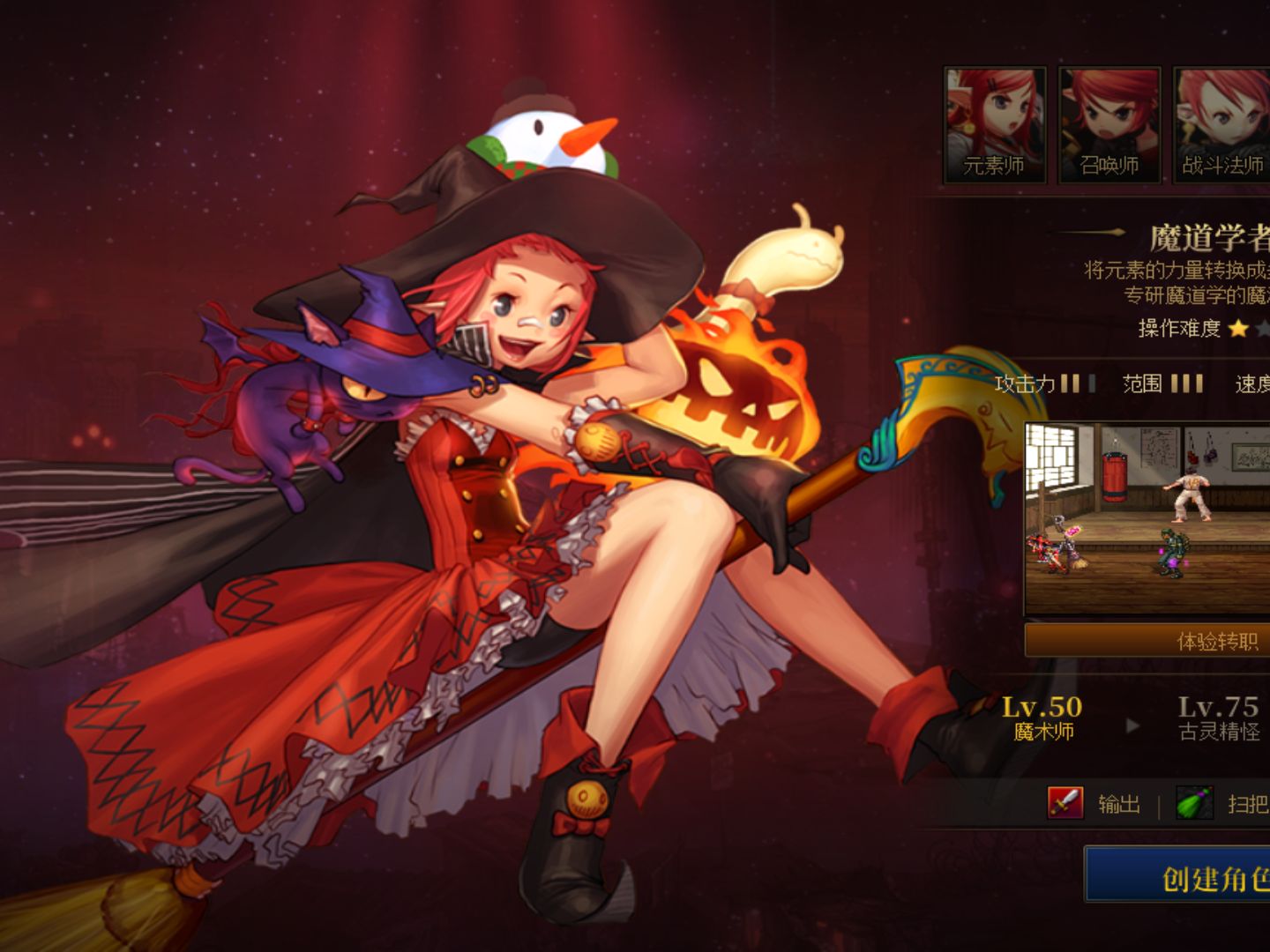Click the red sword 输出 damage role icon

point(1065,802)
